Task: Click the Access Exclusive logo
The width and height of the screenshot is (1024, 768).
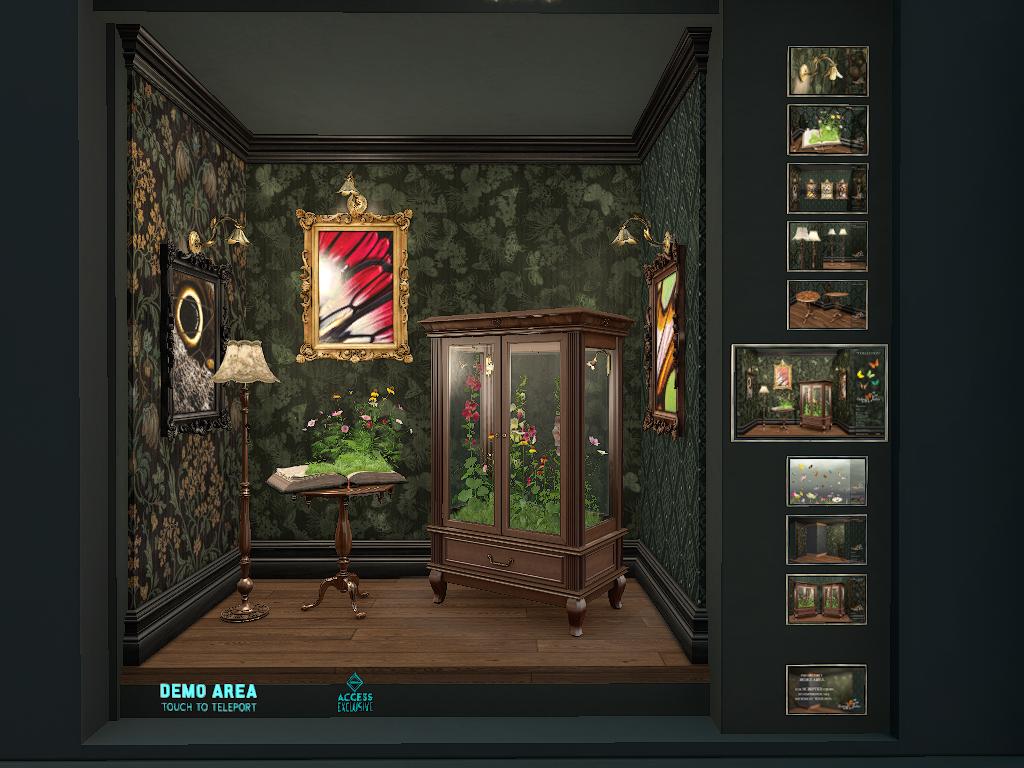Action: tap(355, 693)
